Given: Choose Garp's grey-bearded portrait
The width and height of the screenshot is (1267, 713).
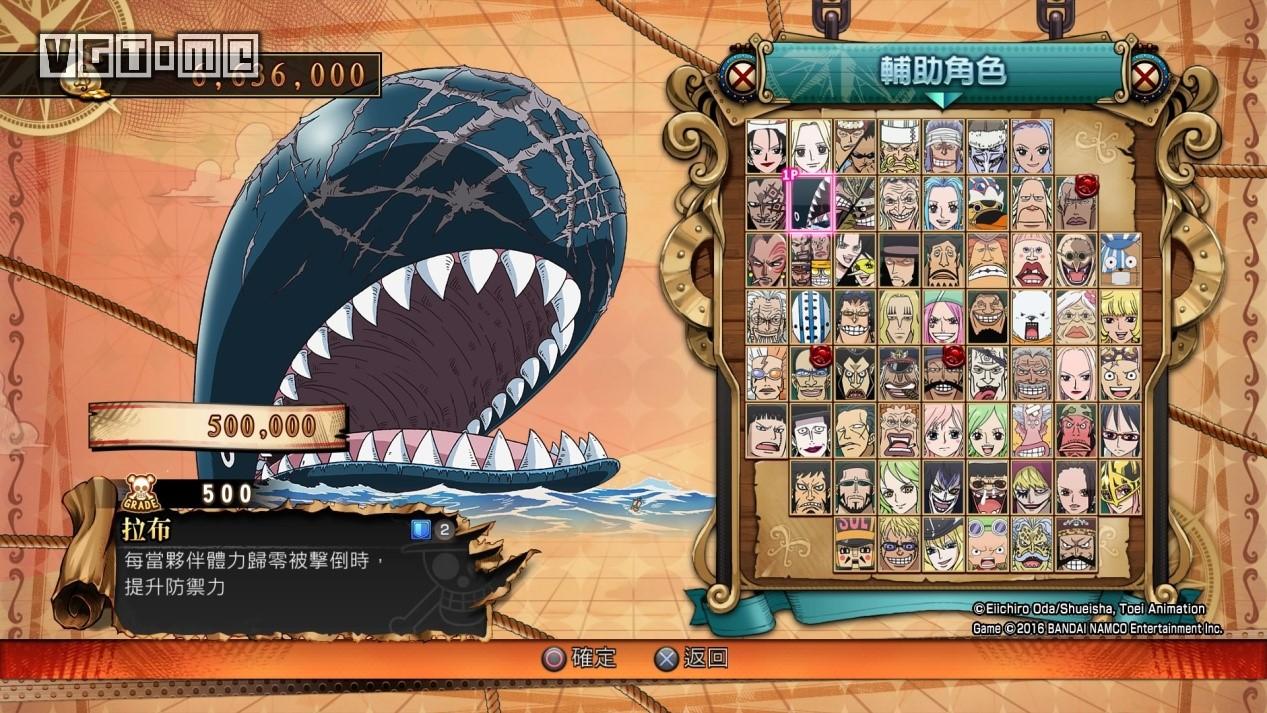Looking at the screenshot, I should [x=1032, y=372].
